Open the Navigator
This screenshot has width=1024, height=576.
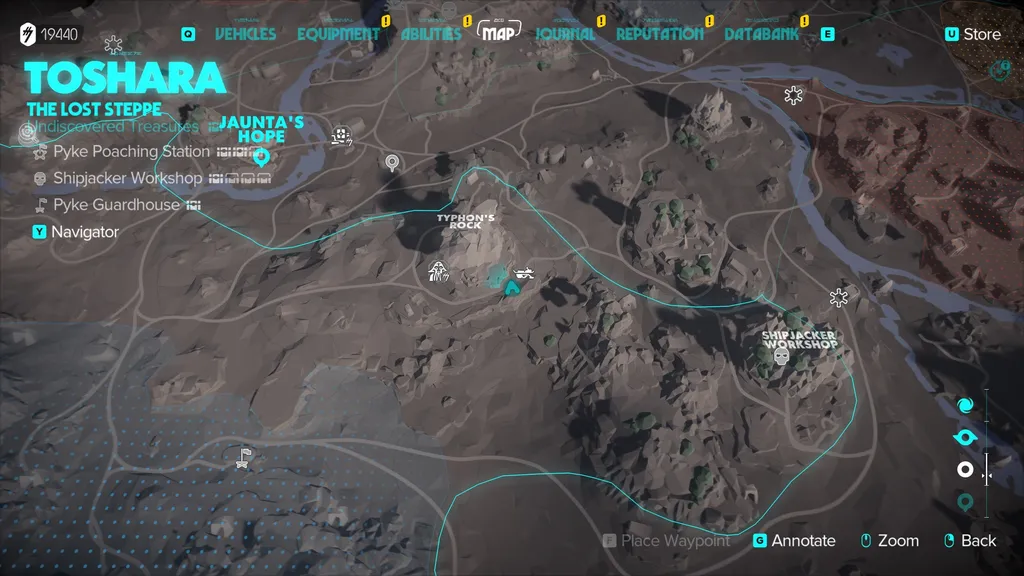(x=85, y=232)
